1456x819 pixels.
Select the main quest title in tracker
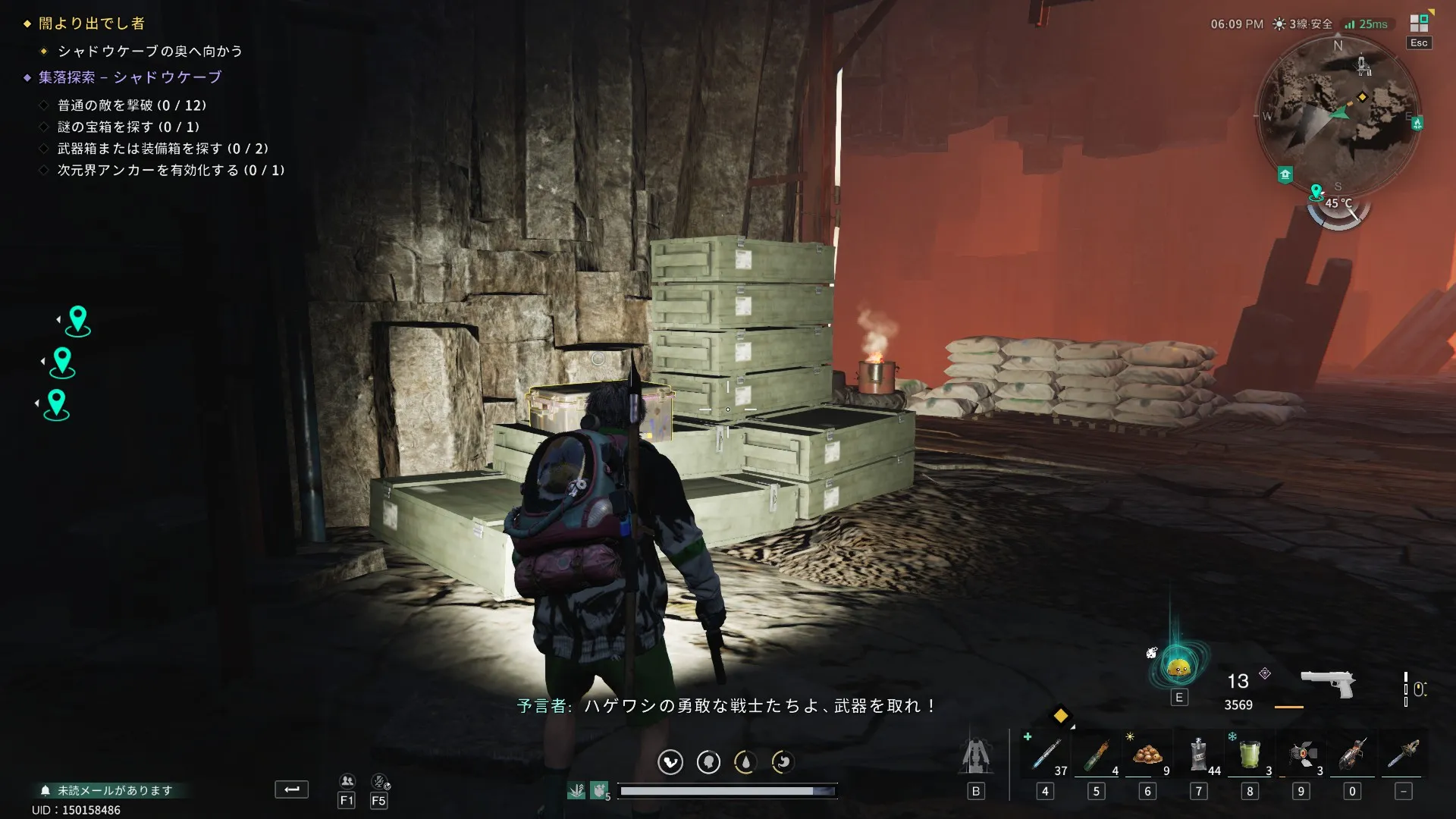[x=92, y=24]
